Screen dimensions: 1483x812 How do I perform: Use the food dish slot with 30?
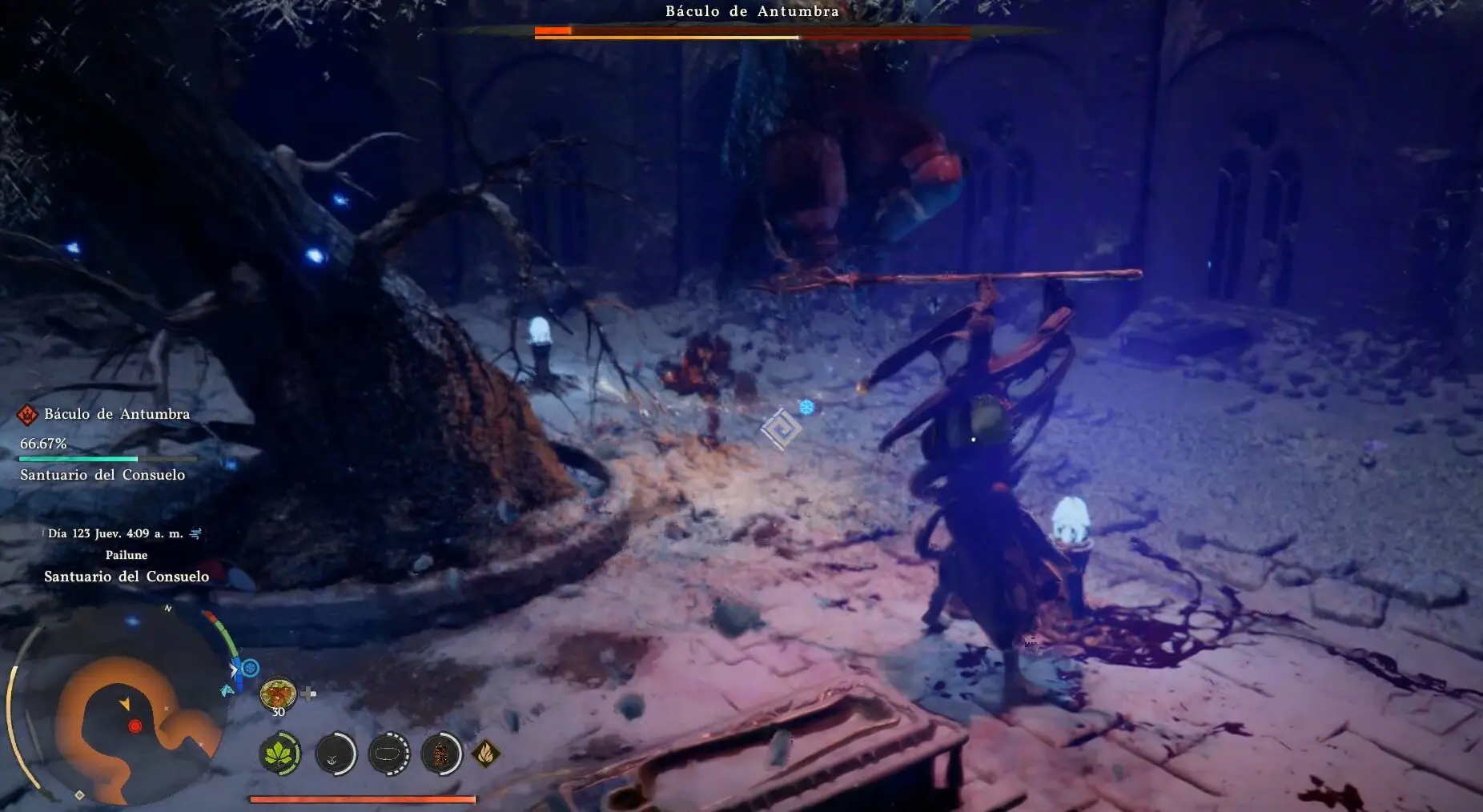(x=278, y=693)
